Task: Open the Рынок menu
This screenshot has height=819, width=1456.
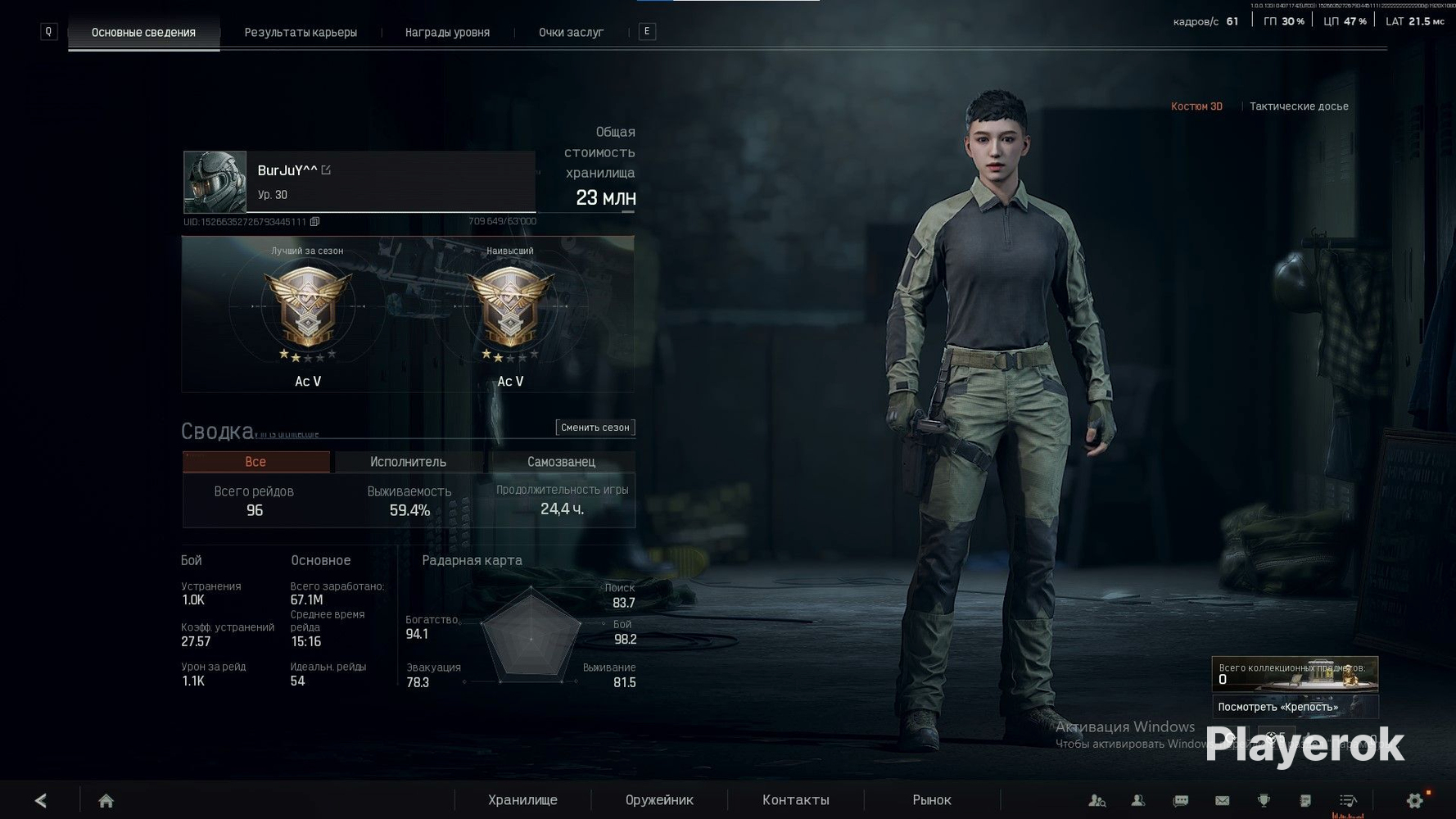Action: point(932,800)
